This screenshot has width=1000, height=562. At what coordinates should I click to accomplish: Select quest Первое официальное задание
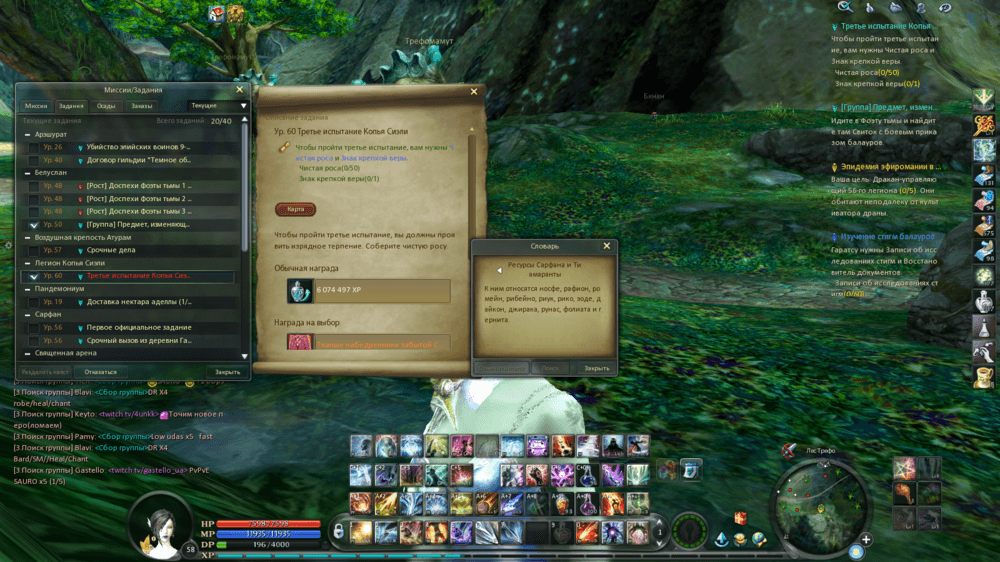tap(138, 327)
